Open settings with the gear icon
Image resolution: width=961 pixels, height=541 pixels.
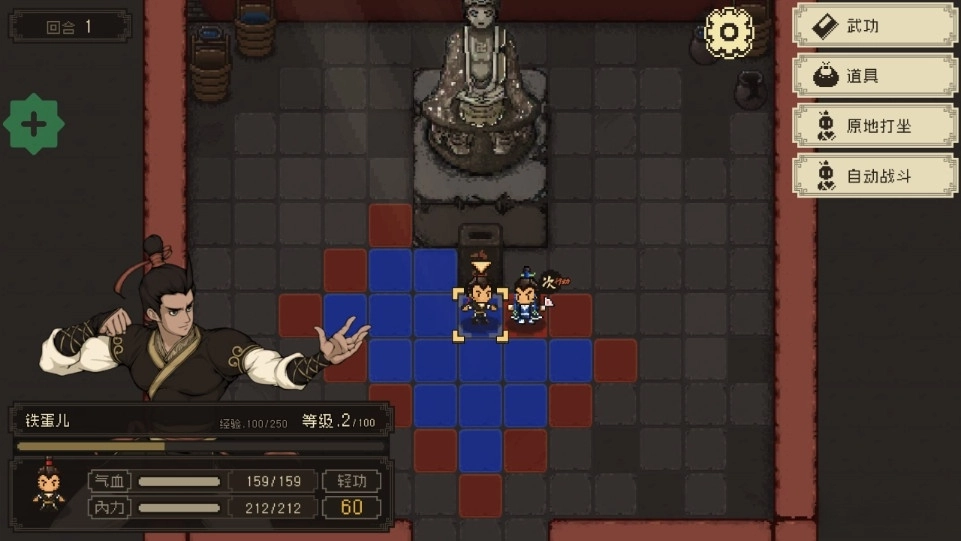(729, 32)
